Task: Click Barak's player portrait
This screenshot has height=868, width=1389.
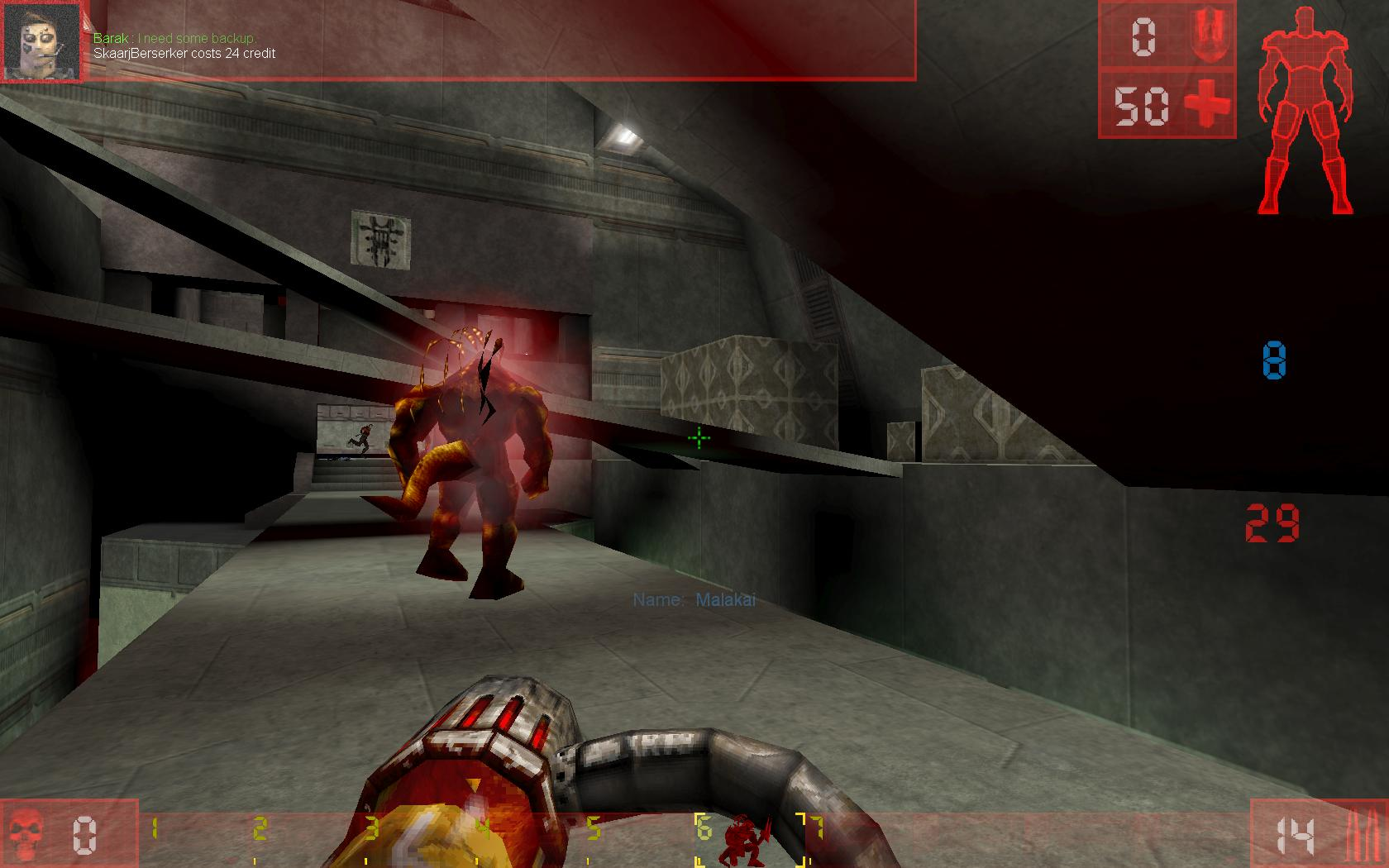Action: pyautogui.click(x=40, y=41)
